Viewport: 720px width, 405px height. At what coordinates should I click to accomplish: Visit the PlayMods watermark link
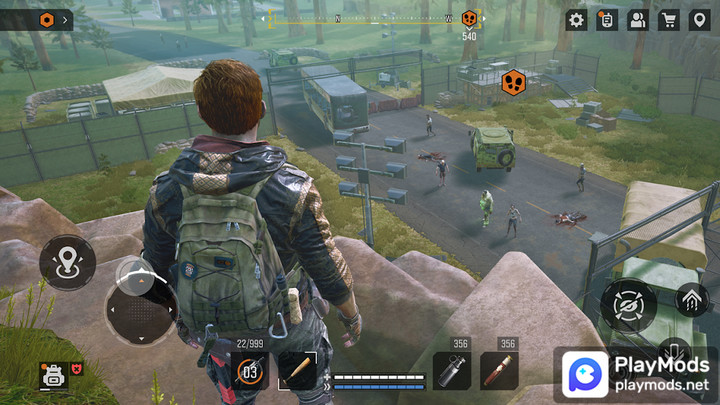pyautogui.click(x=634, y=375)
